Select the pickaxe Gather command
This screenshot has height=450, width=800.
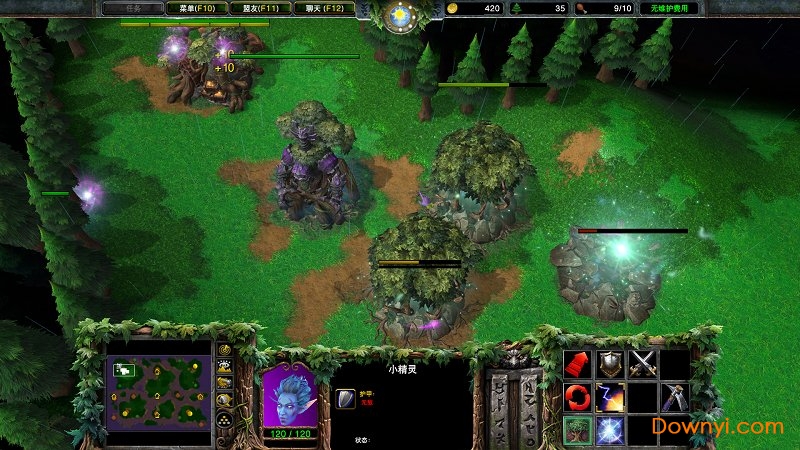pos(675,397)
